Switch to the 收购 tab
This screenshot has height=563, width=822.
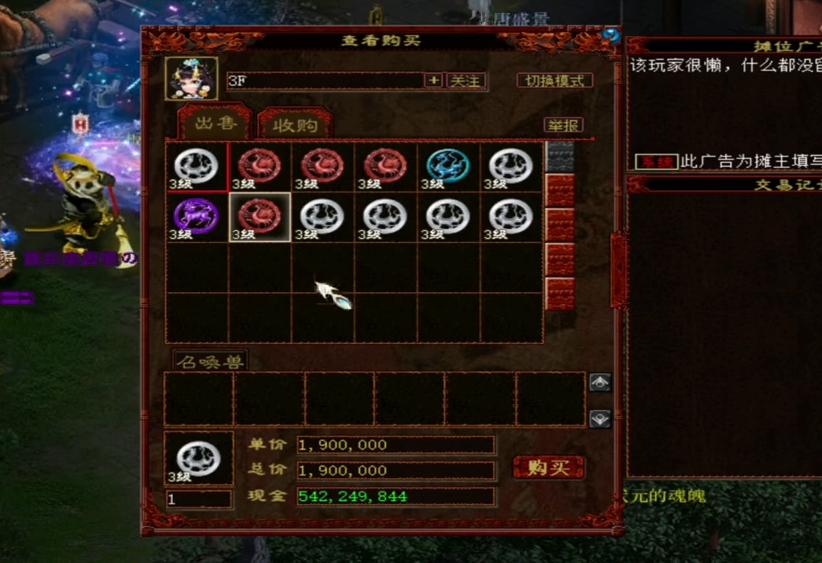click(x=294, y=125)
